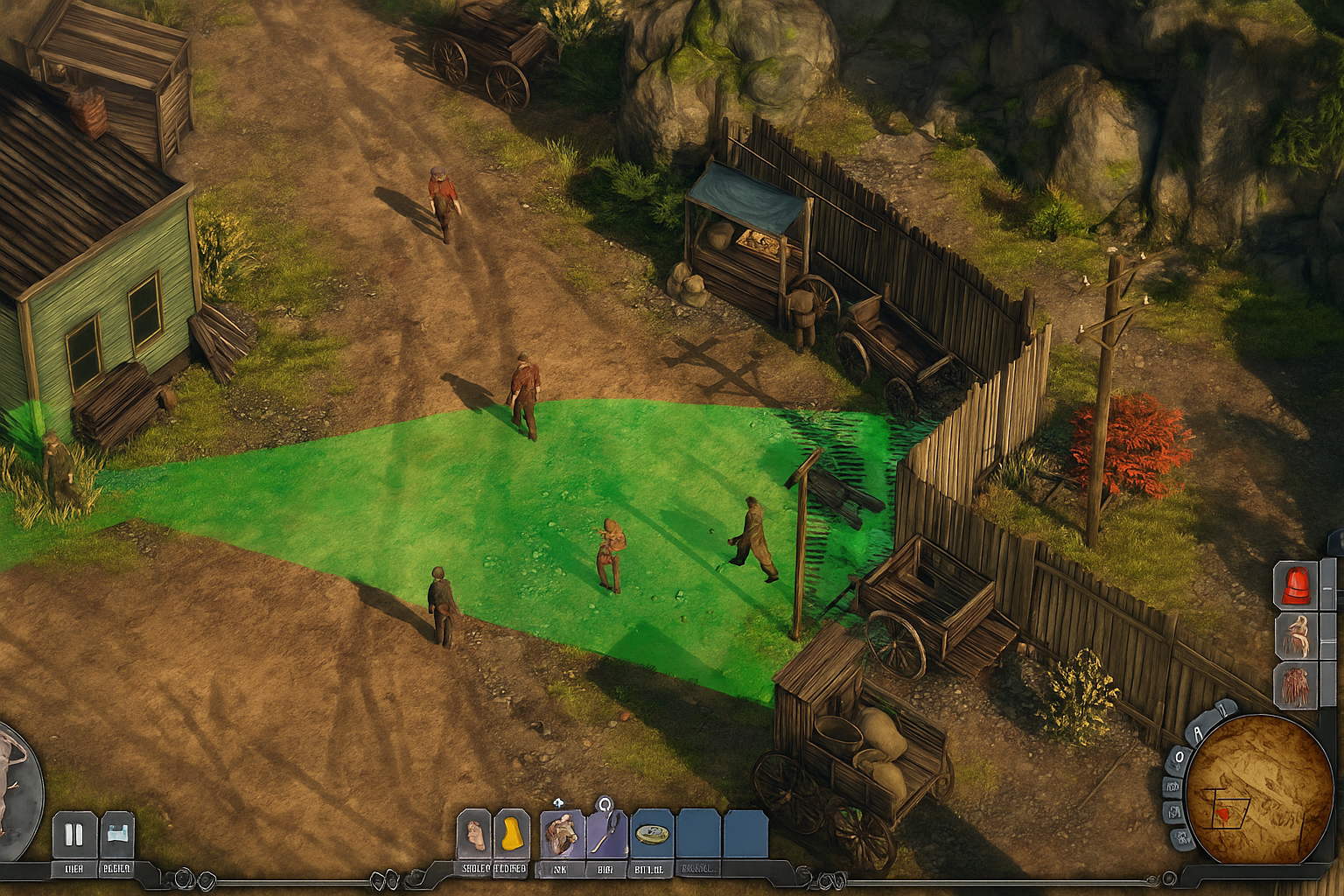This screenshot has height=896, width=1344.
Task: Select the fist ability slot
Action: (474, 834)
